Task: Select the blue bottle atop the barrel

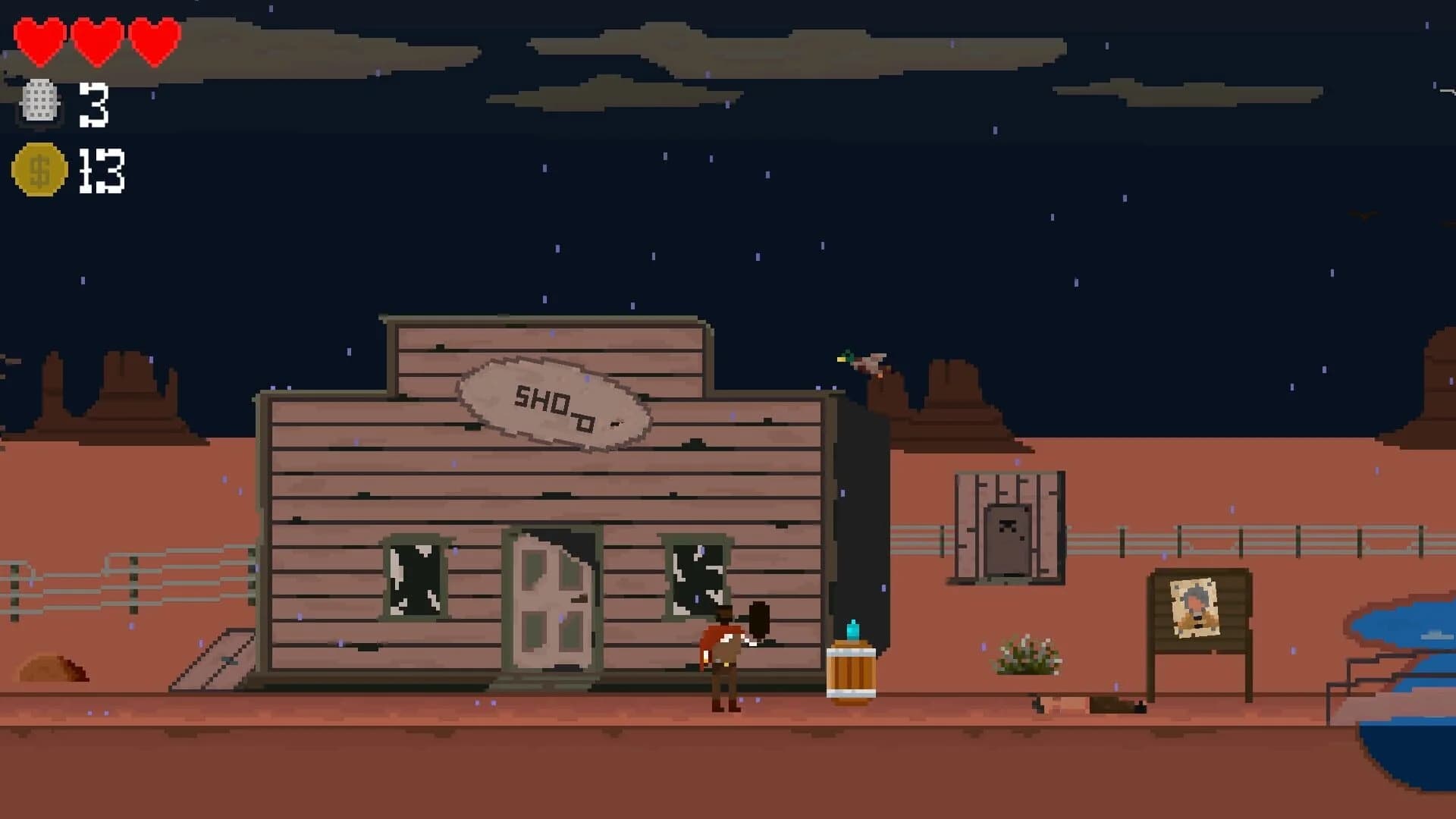Action: click(x=854, y=631)
